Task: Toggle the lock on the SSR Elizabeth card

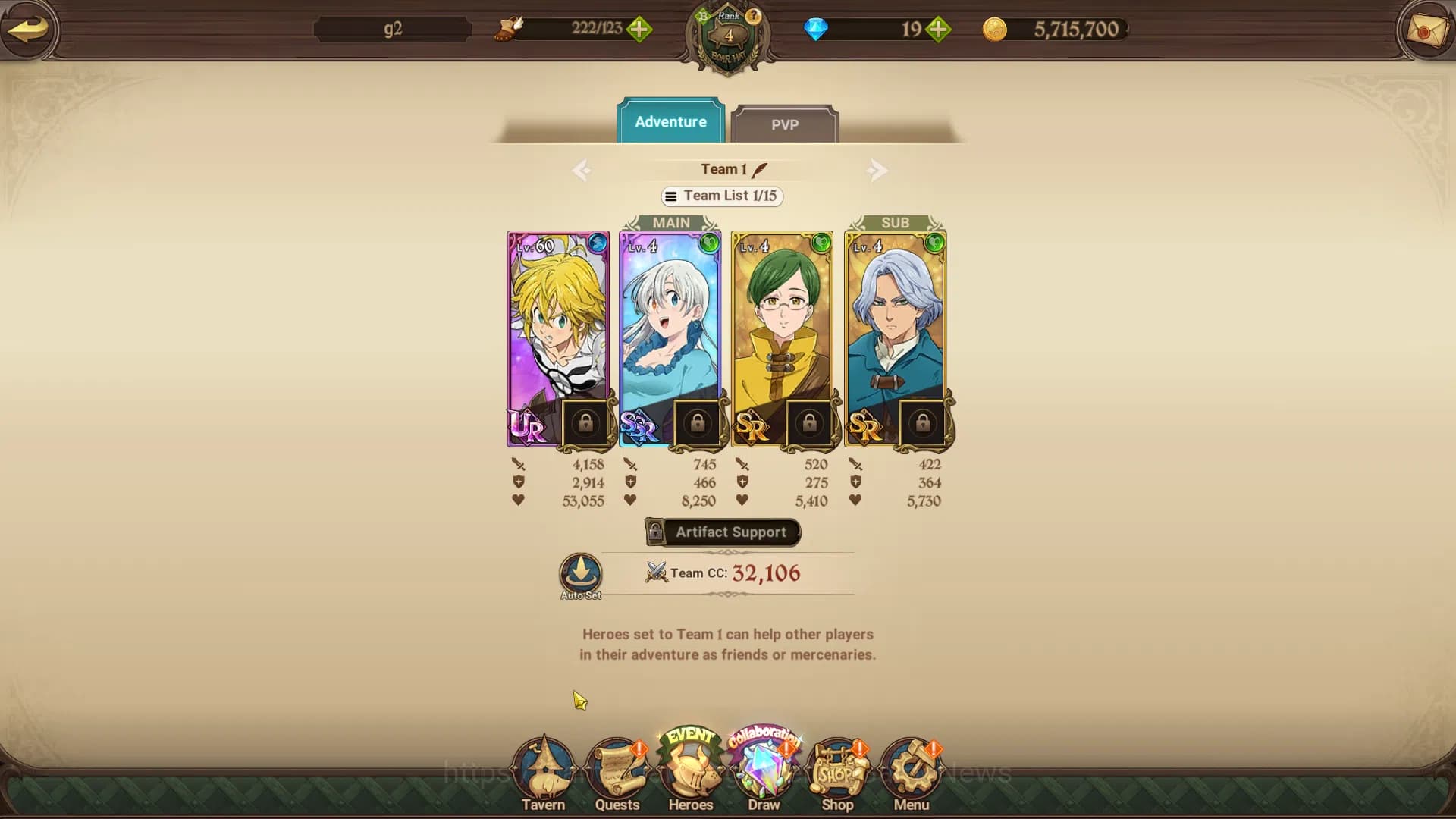Action: coord(697,425)
